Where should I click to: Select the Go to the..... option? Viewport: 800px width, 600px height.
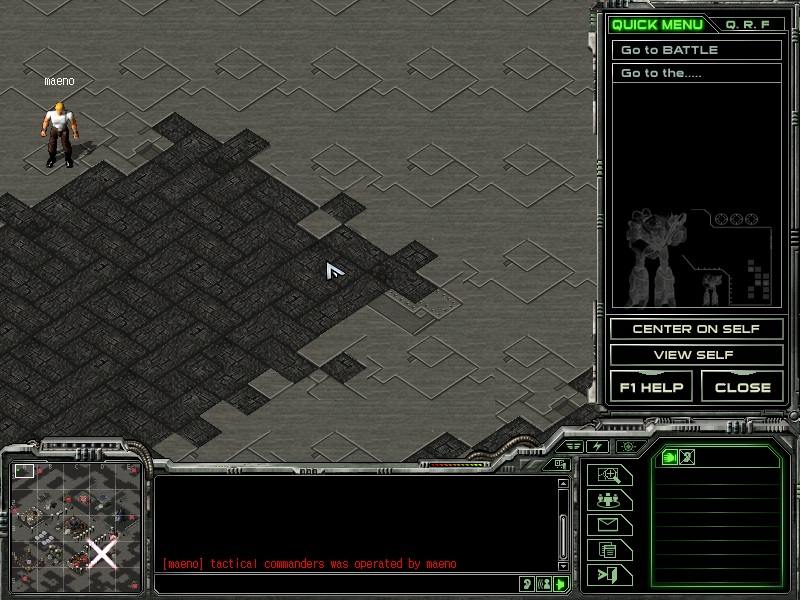[696, 74]
